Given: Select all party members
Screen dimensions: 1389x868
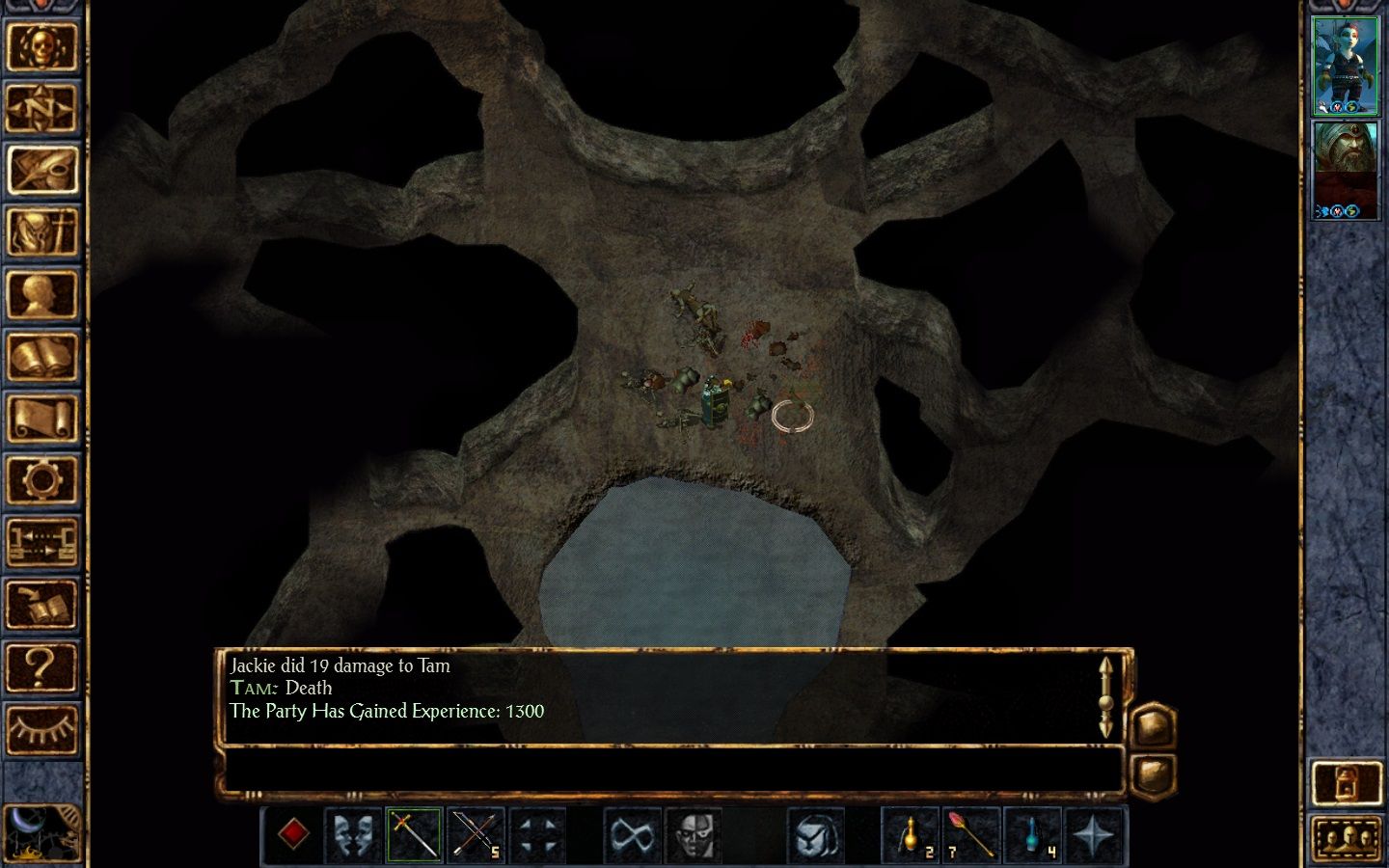Looking at the screenshot, I should (1347, 837).
